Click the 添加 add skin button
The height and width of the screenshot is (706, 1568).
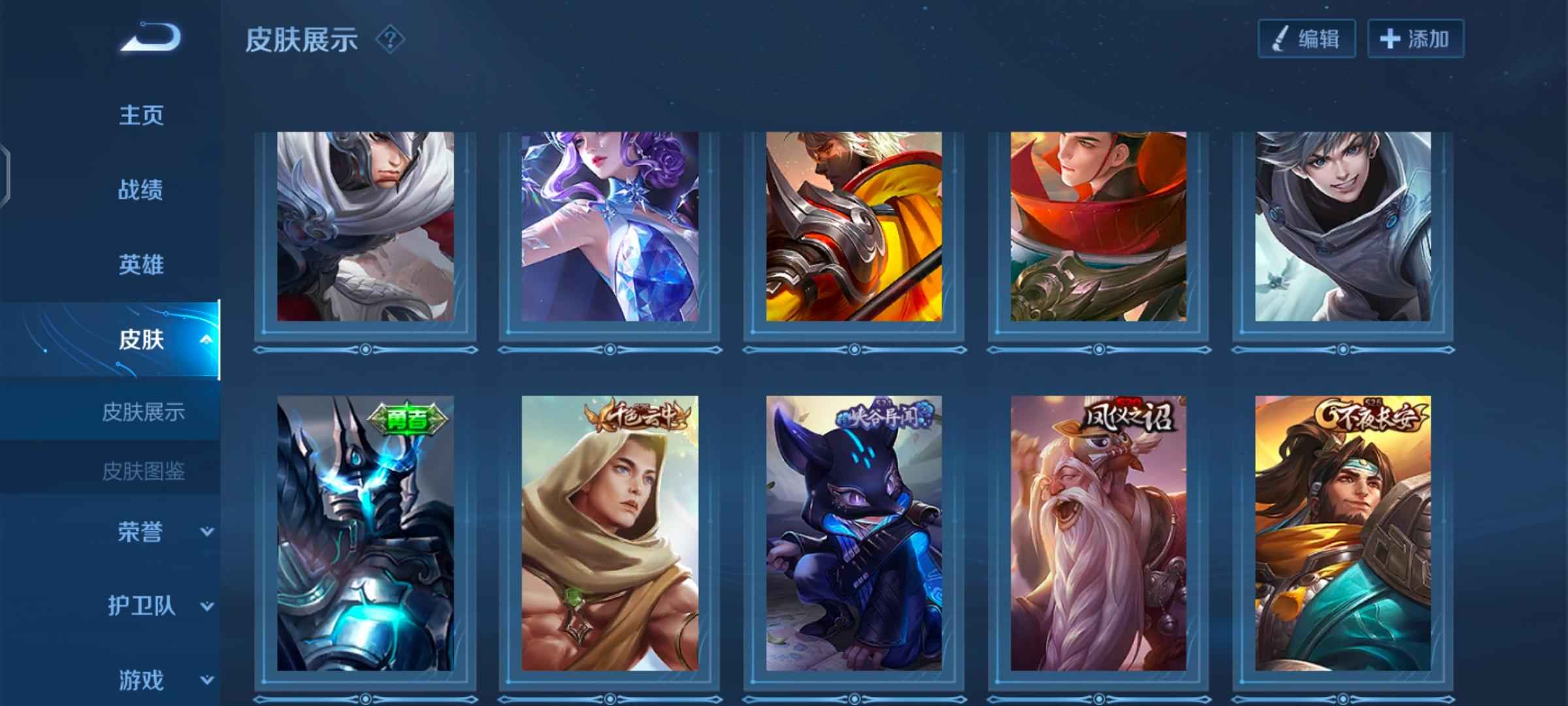coord(1415,39)
